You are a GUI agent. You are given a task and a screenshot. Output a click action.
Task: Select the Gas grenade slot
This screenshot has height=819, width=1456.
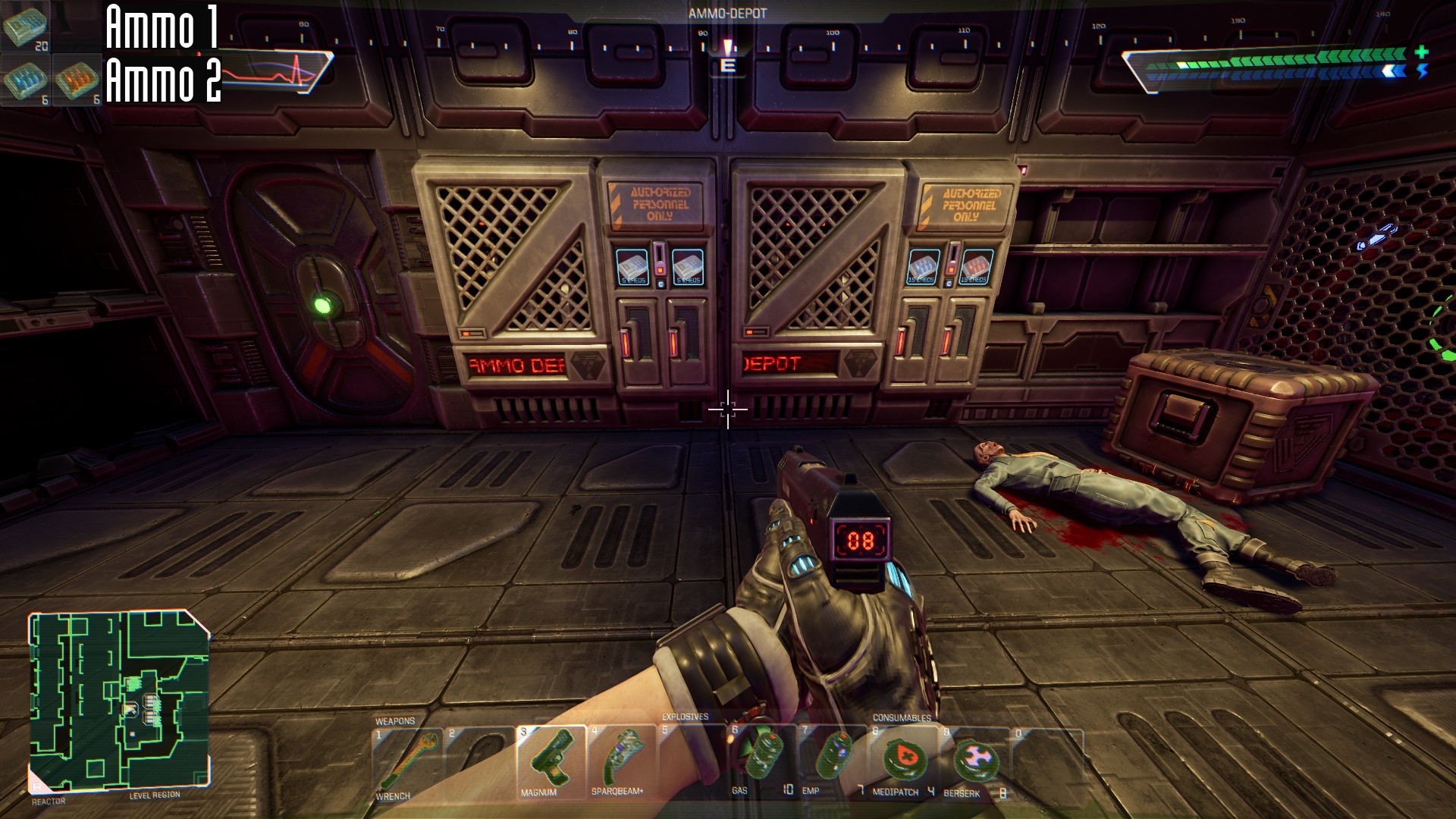point(762,759)
